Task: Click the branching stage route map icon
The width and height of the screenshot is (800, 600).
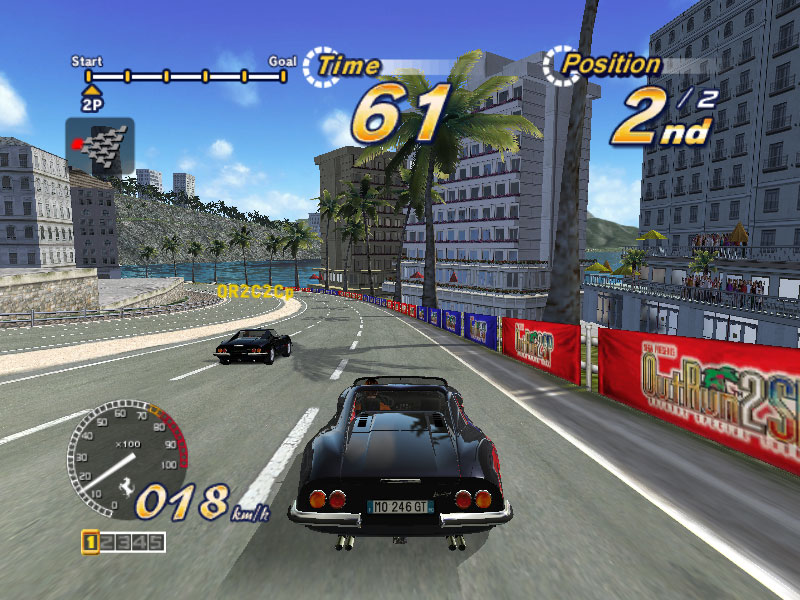Action: [x=100, y=147]
